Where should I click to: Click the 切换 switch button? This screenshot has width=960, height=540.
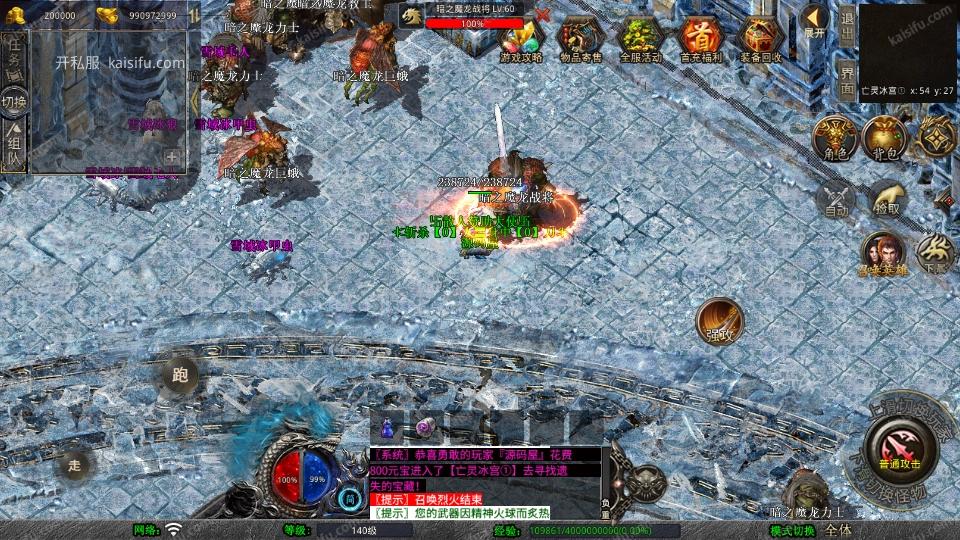pyautogui.click(x=14, y=101)
